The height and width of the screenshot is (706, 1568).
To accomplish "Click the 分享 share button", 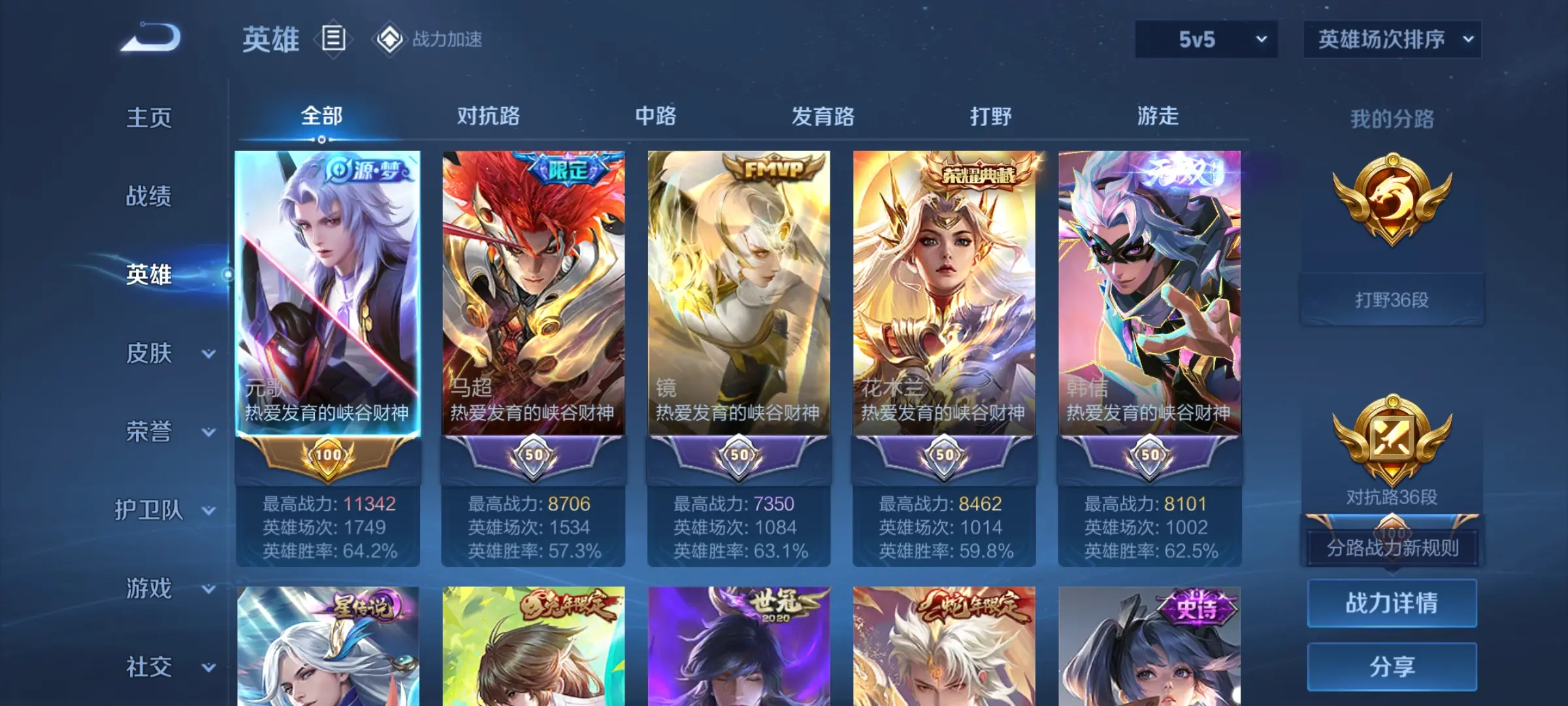I will coord(1392,666).
